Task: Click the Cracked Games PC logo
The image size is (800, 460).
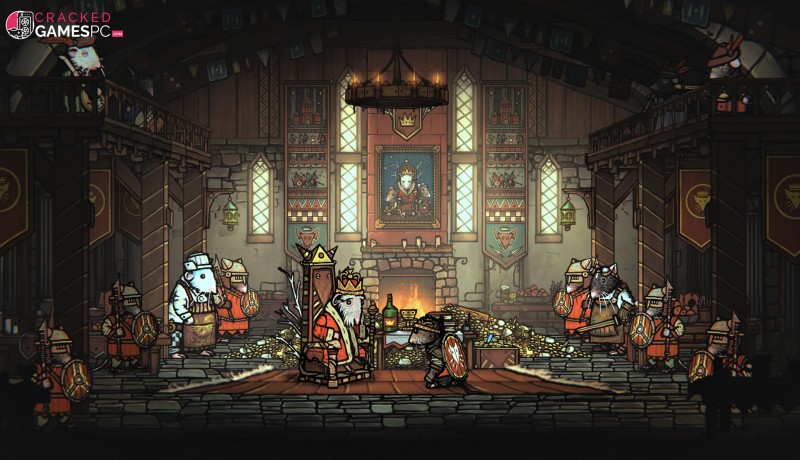Action: (x=62, y=25)
